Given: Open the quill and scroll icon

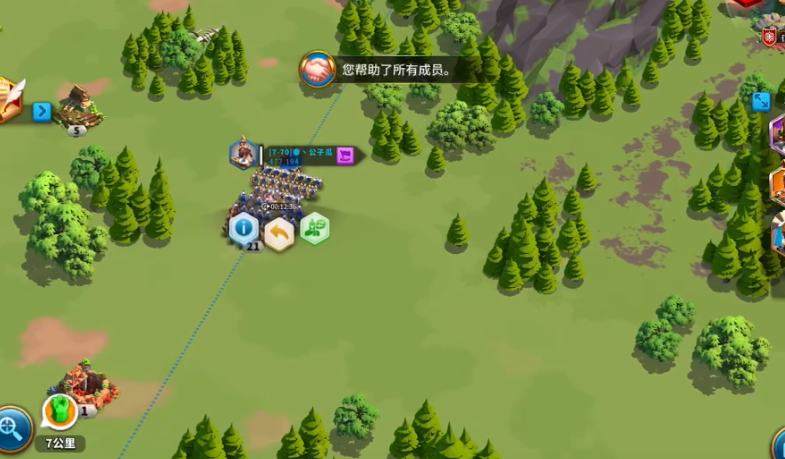Looking at the screenshot, I should pyautogui.click(x=8, y=99).
